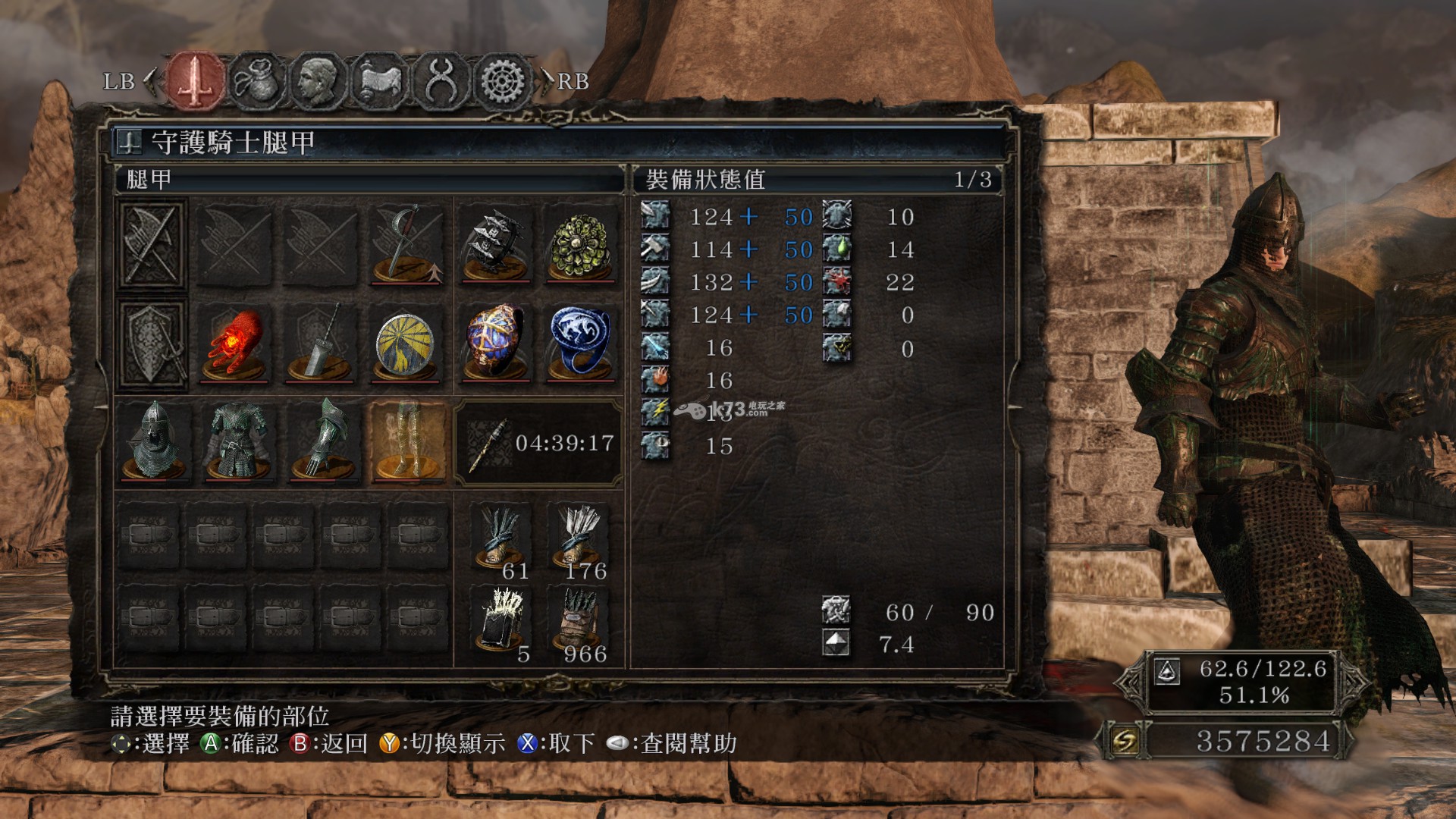Choose the chest armor slot
The width and height of the screenshot is (1456, 819).
238,441
